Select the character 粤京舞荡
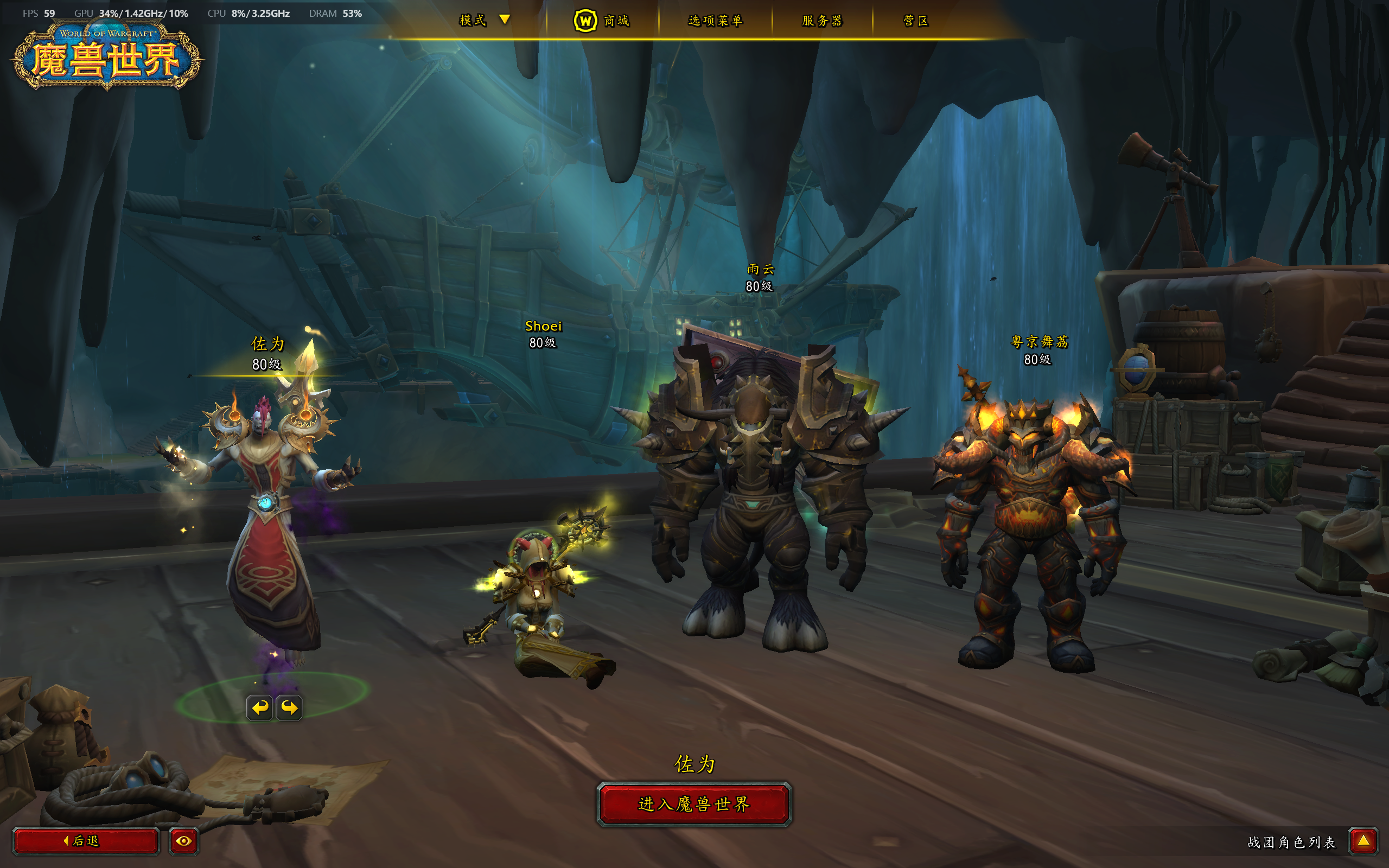The height and width of the screenshot is (868, 1389). [1039, 349]
